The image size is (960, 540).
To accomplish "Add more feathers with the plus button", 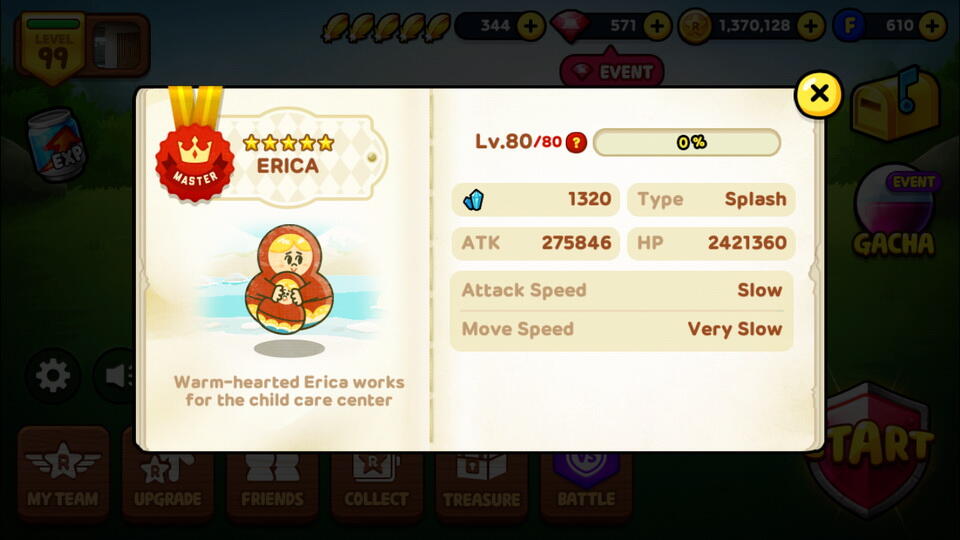I will click(x=531, y=26).
